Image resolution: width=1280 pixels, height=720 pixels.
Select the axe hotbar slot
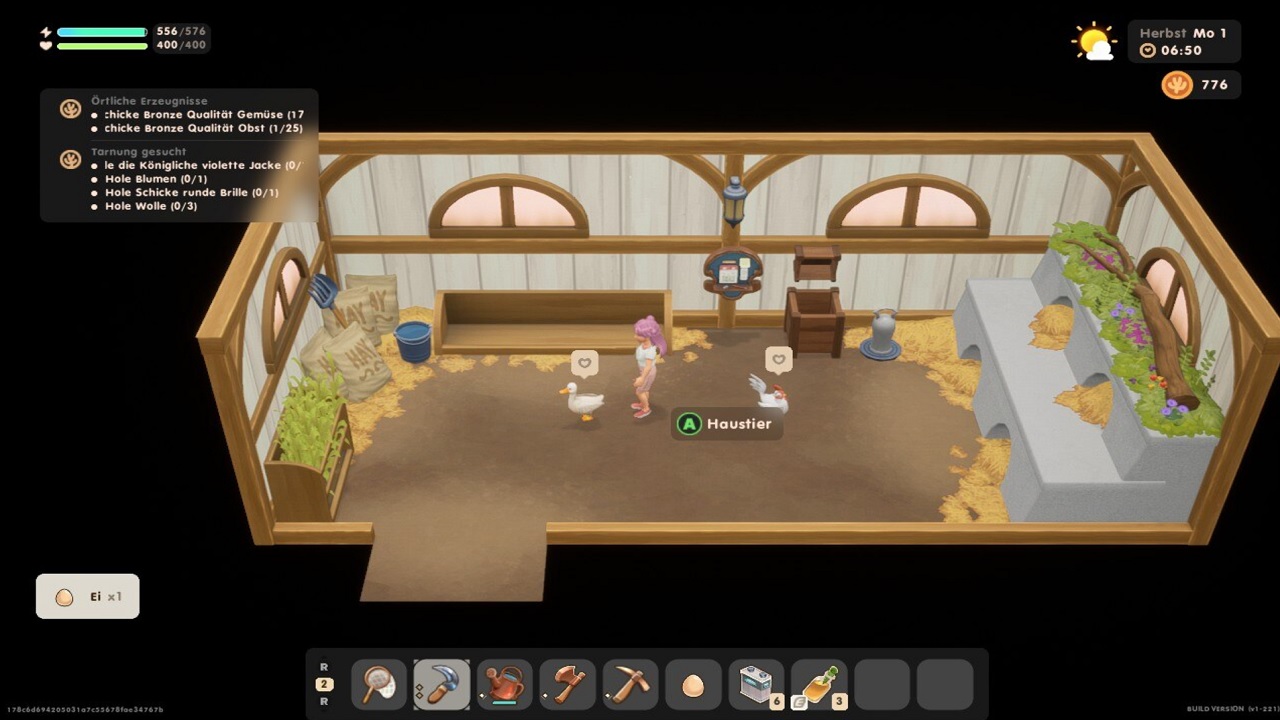tap(567, 685)
